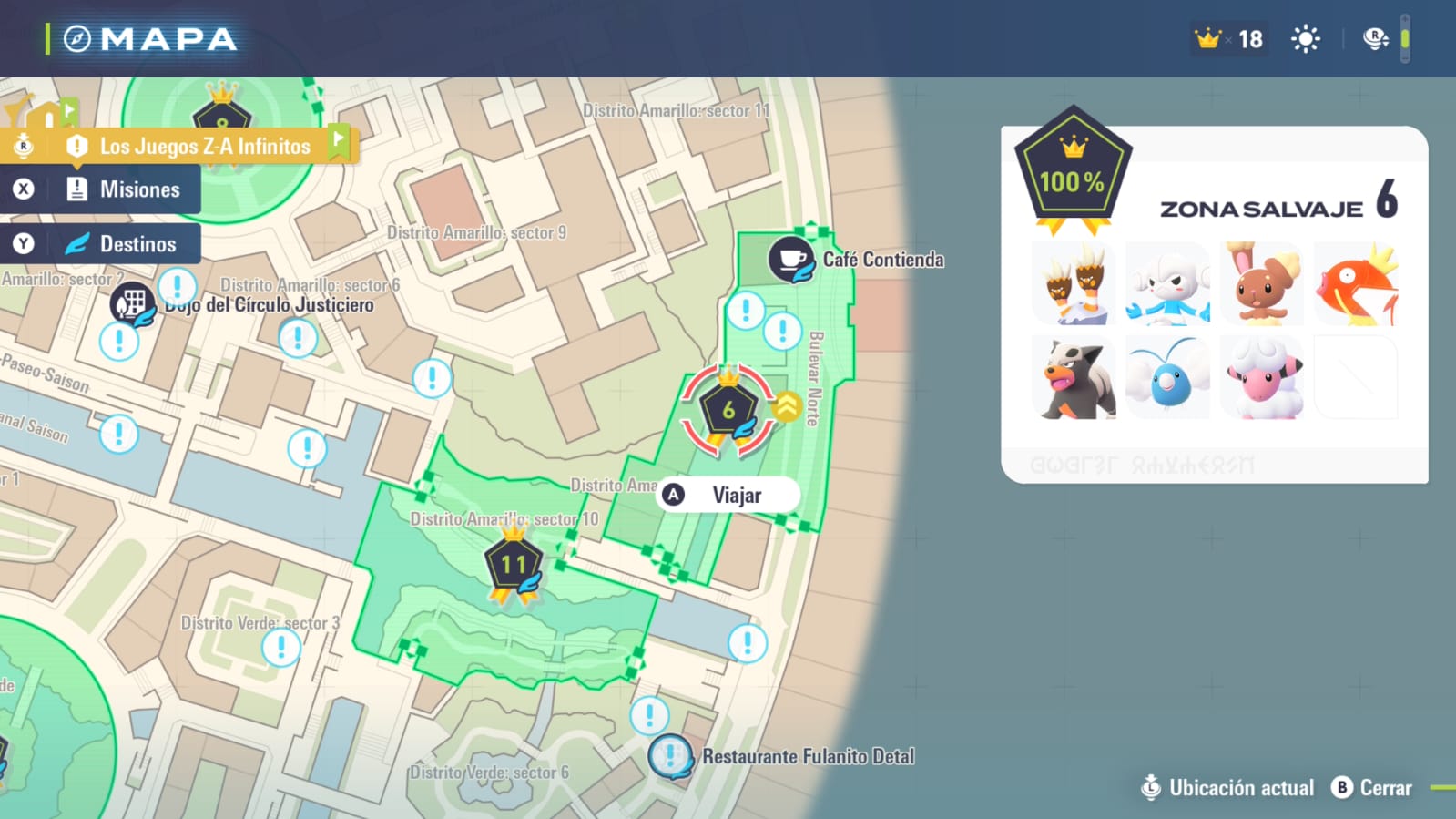This screenshot has height=819, width=1456.
Task: Open the Misiones list
Action: pyautogui.click(x=123, y=189)
